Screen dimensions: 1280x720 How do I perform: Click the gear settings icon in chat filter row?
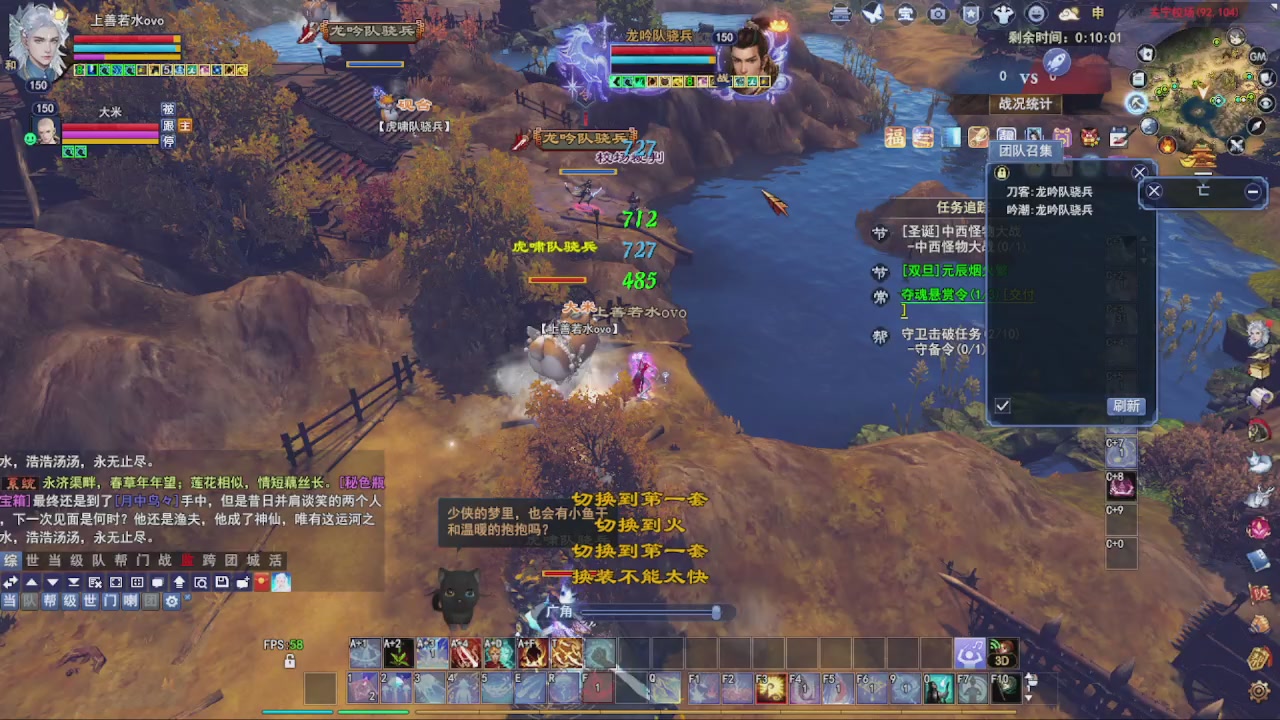click(172, 600)
